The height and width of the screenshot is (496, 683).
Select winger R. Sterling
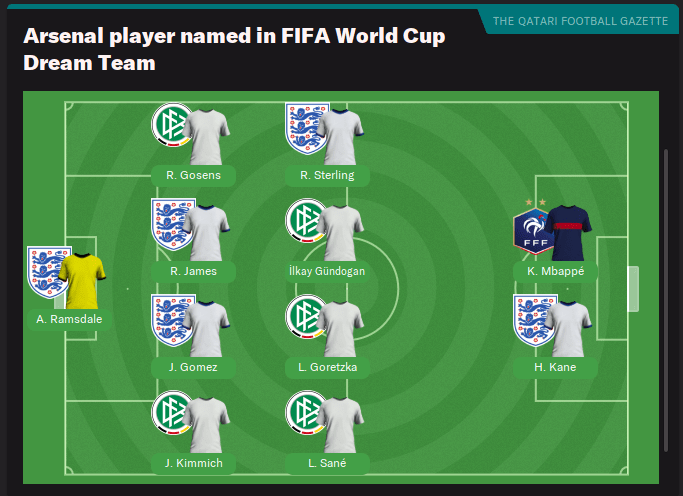click(x=327, y=175)
